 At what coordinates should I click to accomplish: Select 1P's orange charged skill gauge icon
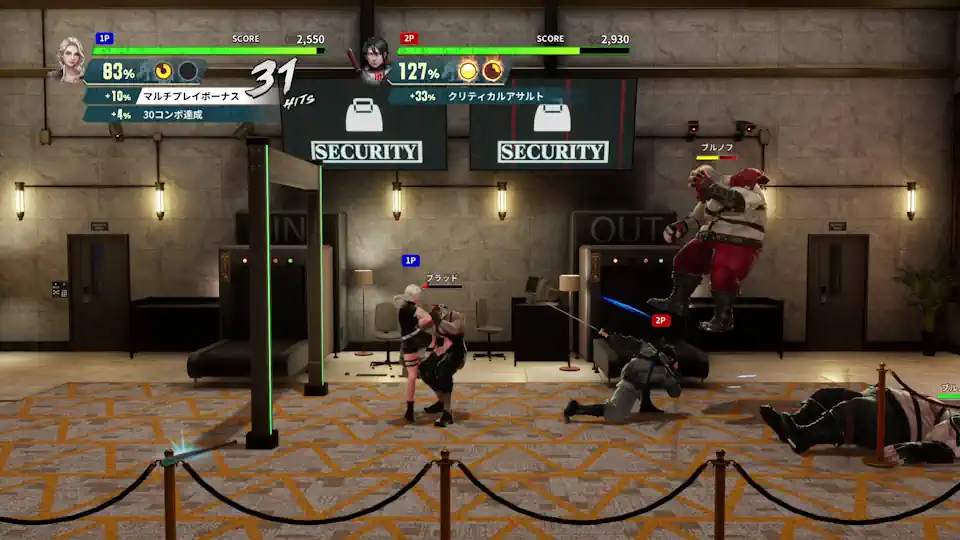pyautogui.click(x=164, y=71)
